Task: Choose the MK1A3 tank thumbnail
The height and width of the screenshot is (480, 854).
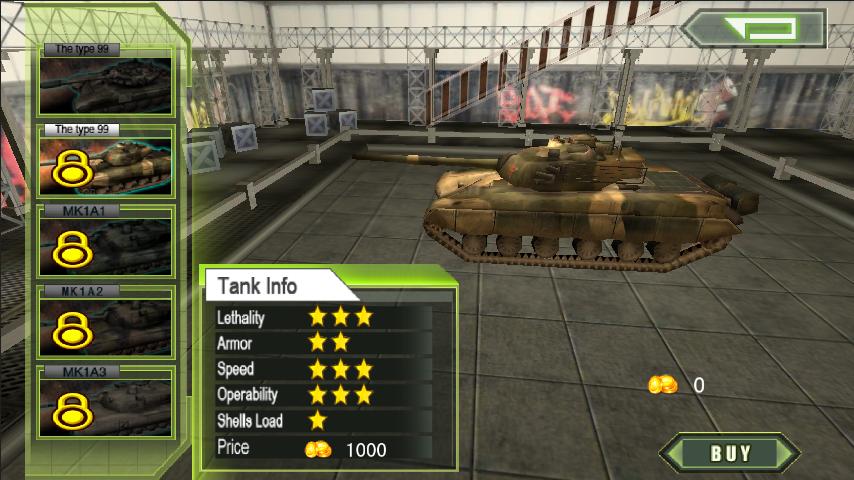Action: pyautogui.click(x=106, y=402)
